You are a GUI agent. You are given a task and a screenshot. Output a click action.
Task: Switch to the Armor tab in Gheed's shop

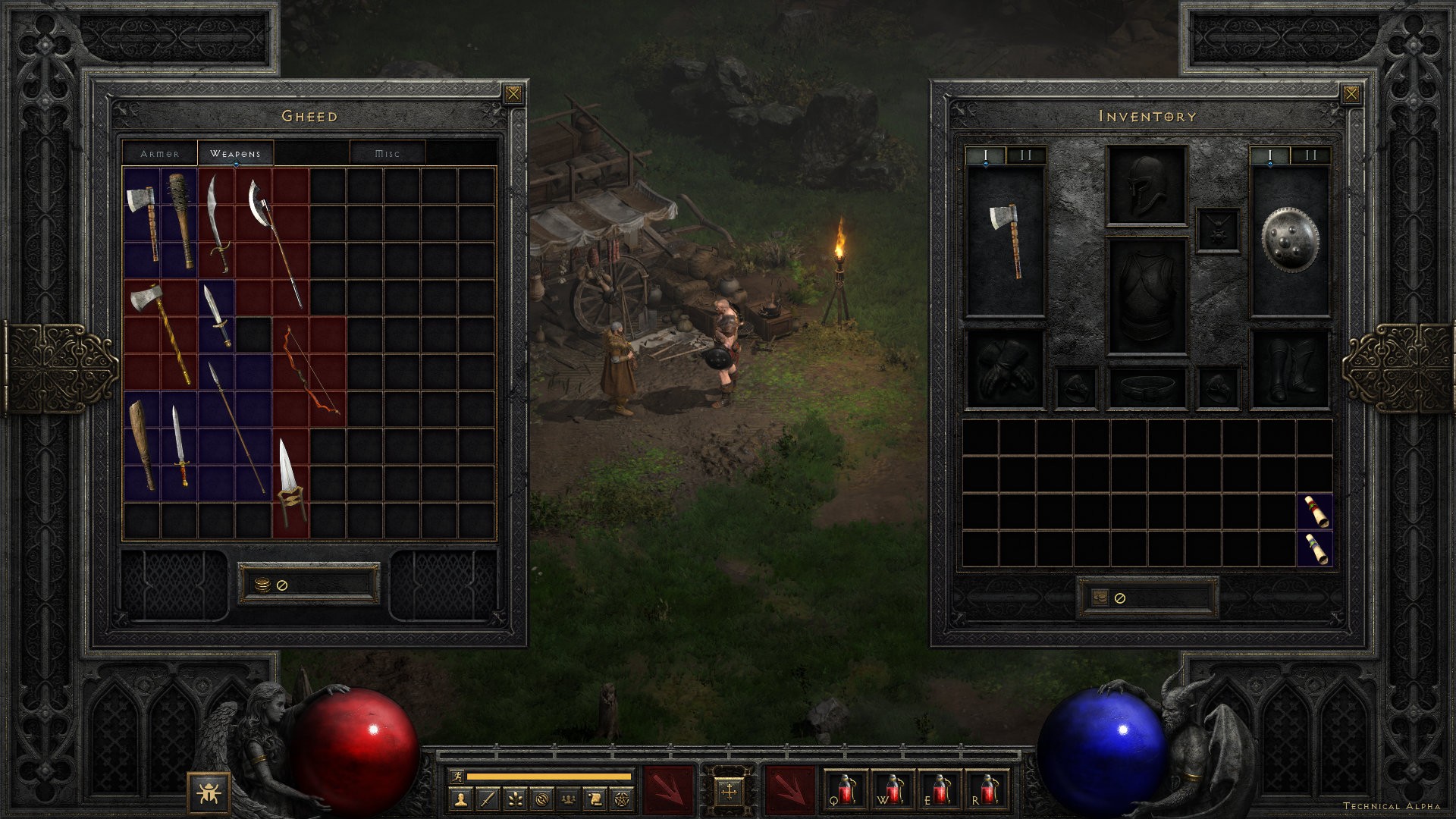point(160,153)
